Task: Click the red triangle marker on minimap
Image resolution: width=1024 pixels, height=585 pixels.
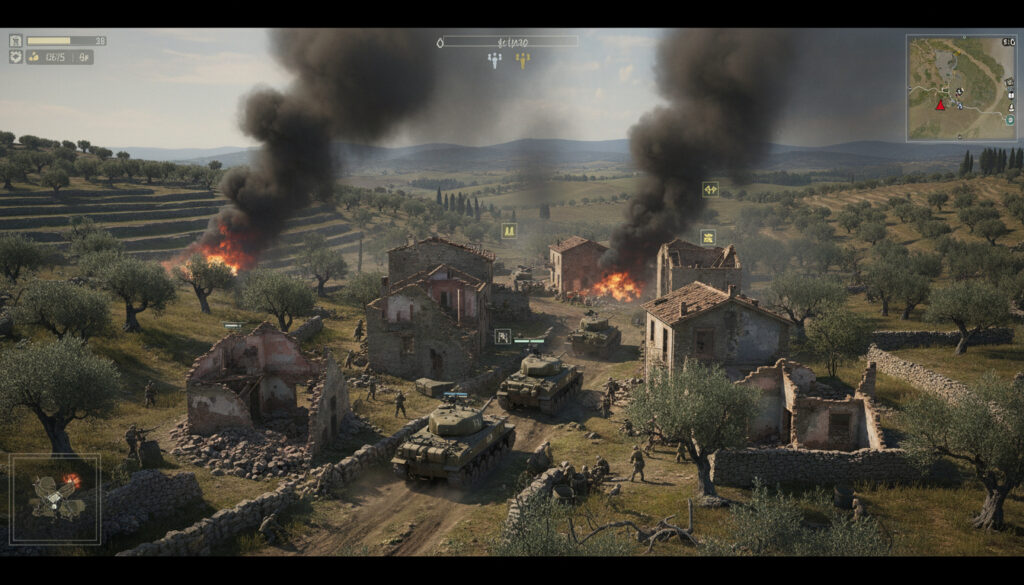Action: [x=940, y=104]
